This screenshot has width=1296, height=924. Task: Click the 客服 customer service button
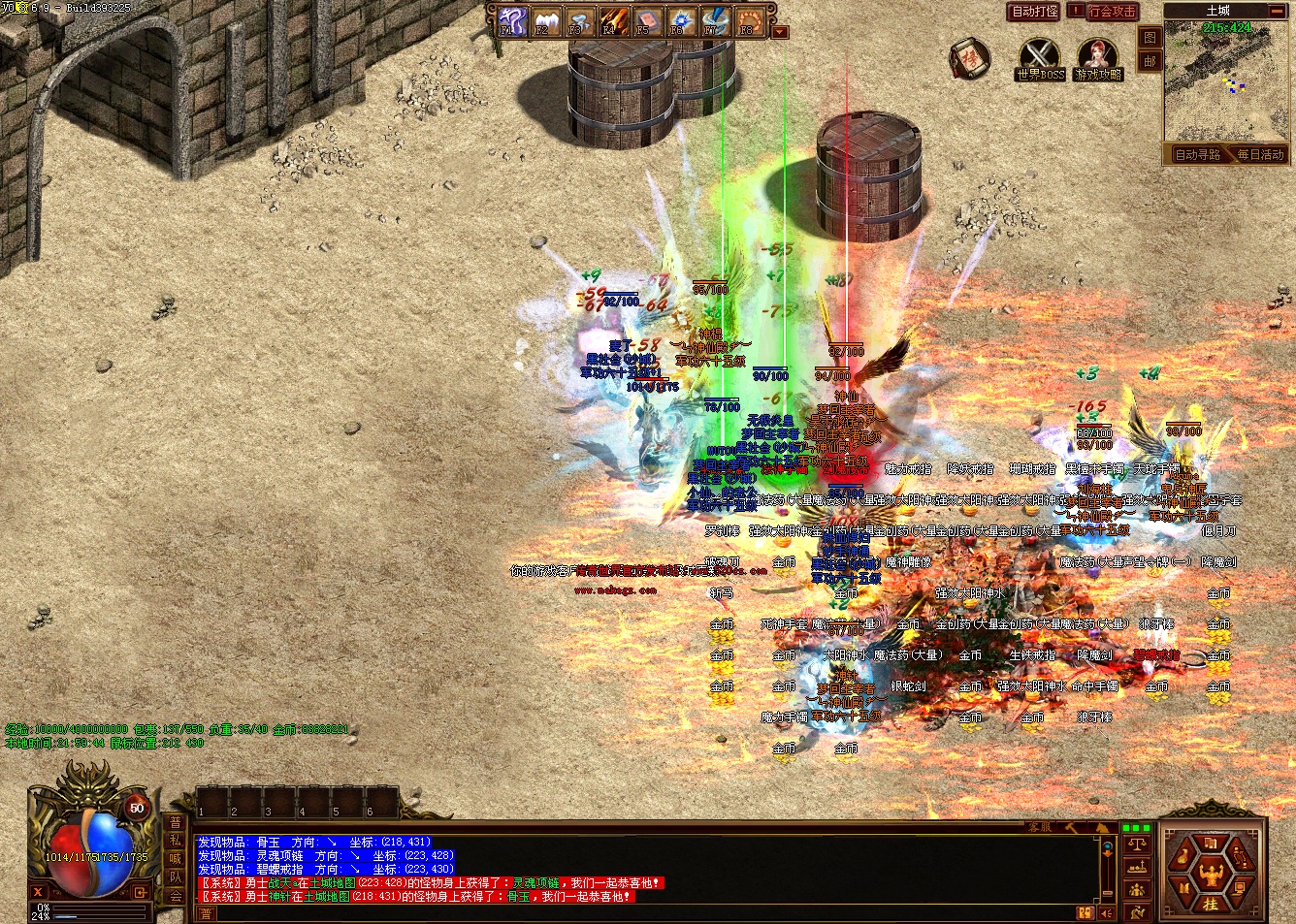(x=1039, y=827)
